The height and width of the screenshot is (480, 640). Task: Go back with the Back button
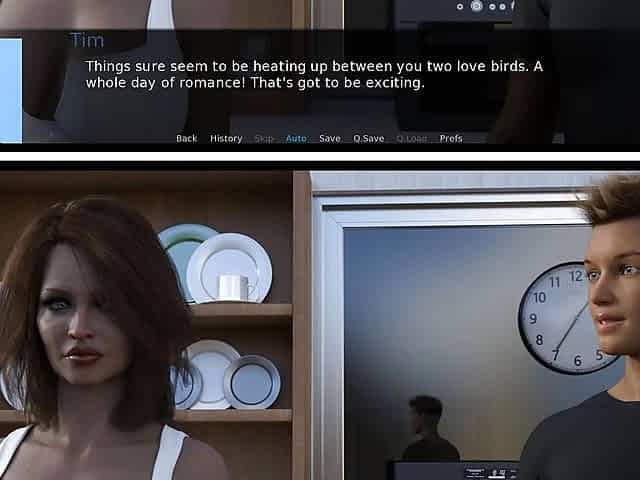[186, 139]
